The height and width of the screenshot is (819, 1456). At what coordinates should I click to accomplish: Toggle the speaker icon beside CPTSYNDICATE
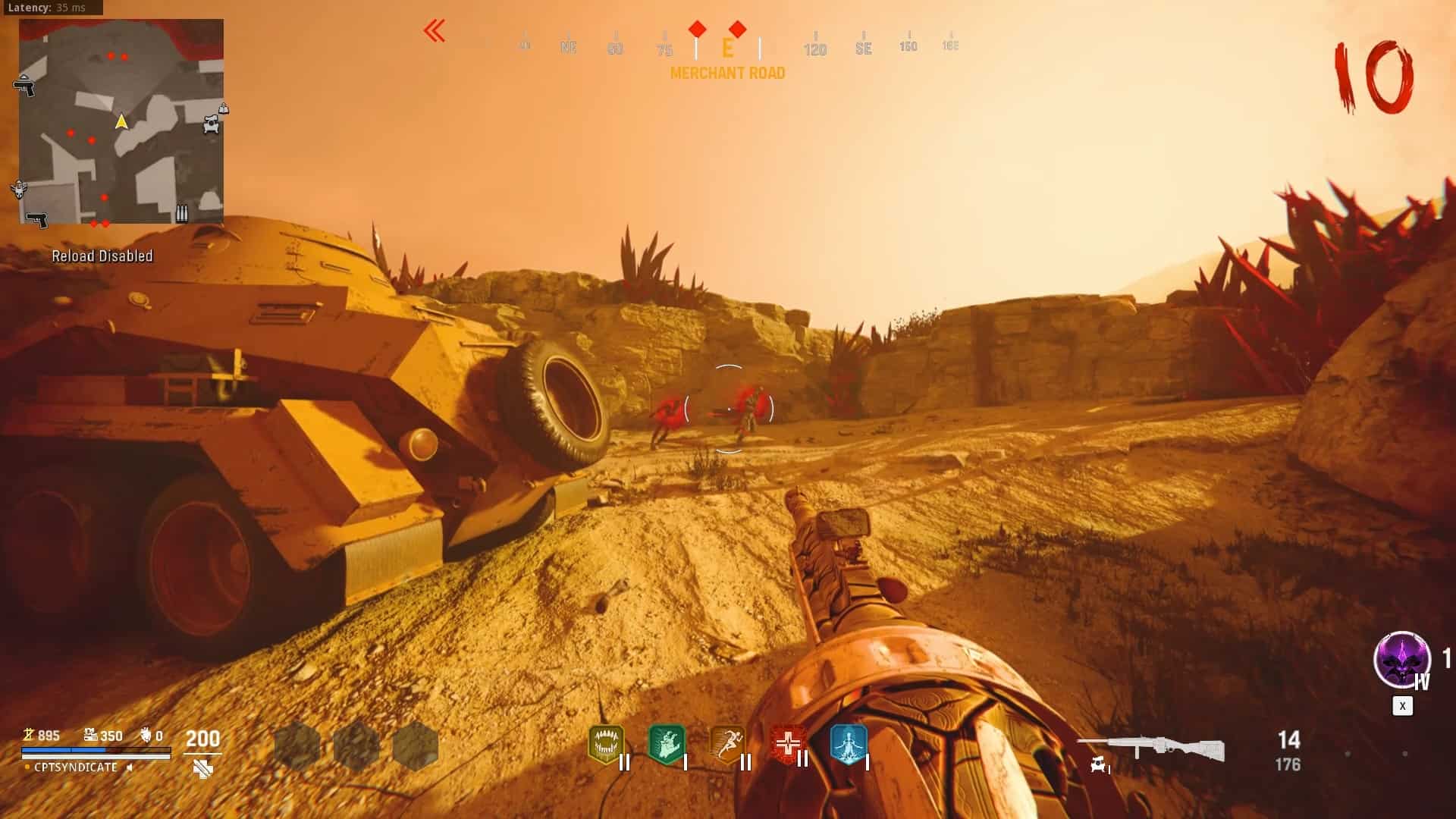point(130,767)
